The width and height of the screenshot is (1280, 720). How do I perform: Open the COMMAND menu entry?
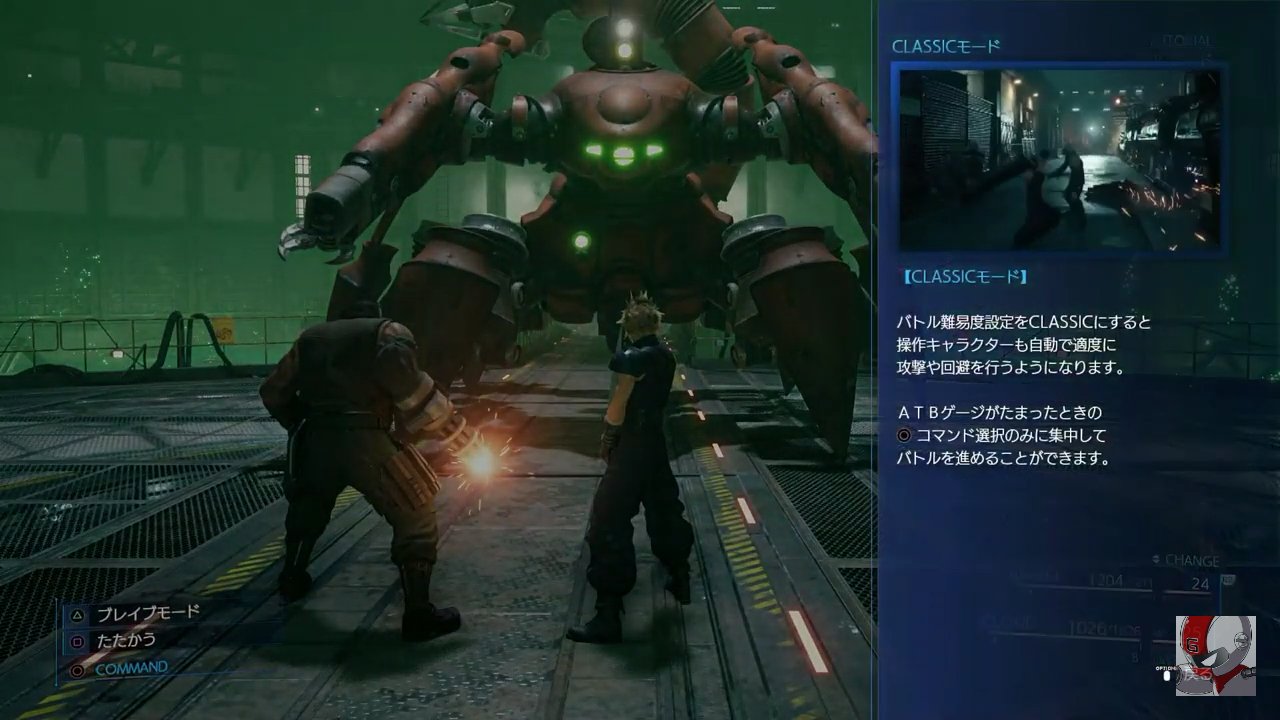(130, 667)
